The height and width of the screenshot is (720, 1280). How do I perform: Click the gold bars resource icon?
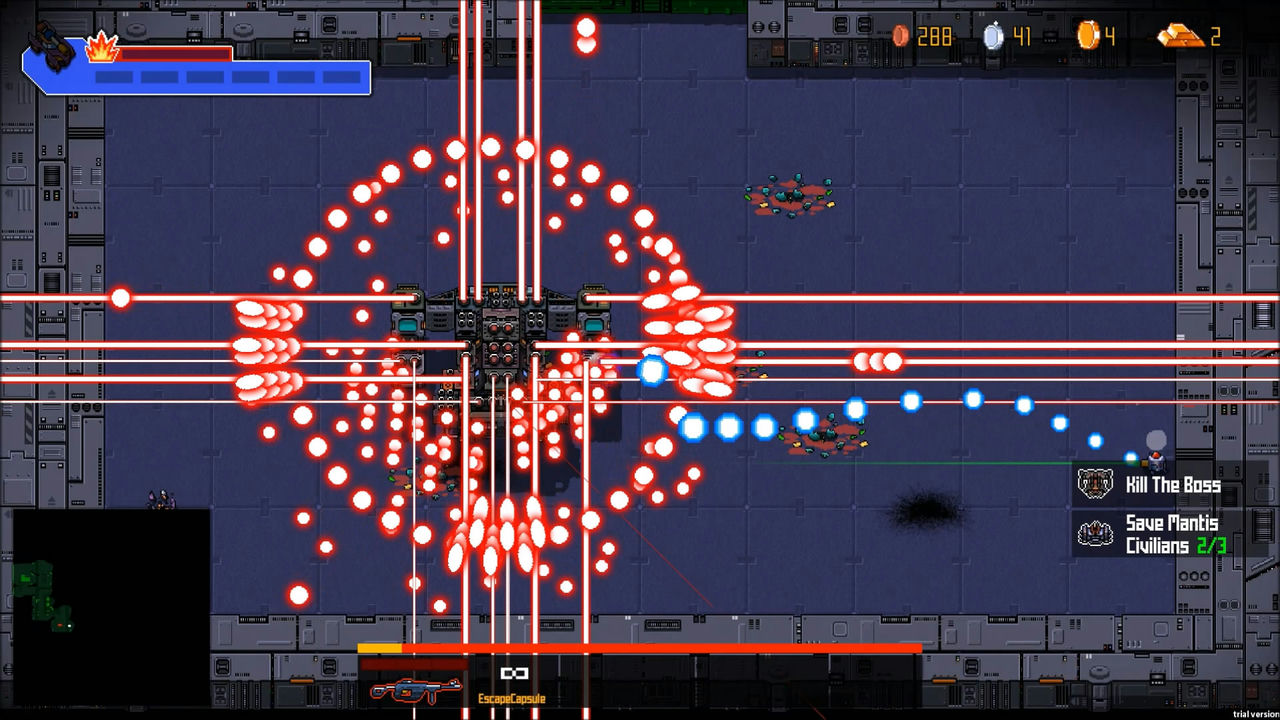click(x=1180, y=37)
